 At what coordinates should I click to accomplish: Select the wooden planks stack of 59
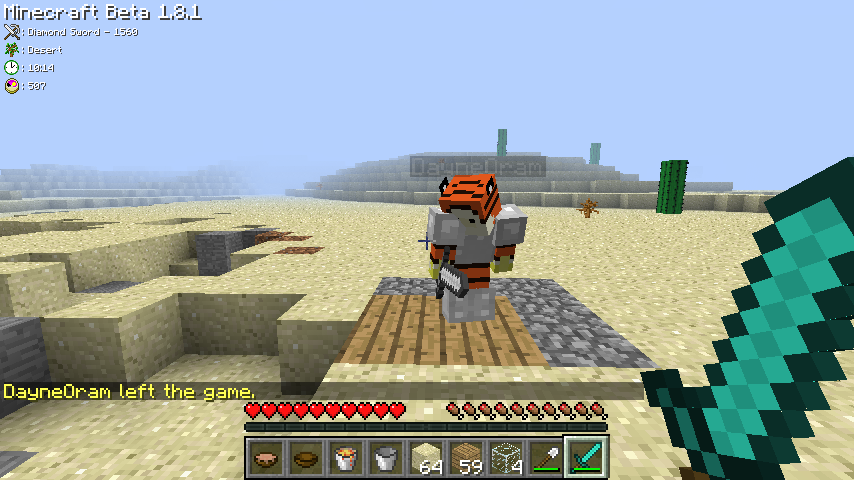click(x=466, y=458)
